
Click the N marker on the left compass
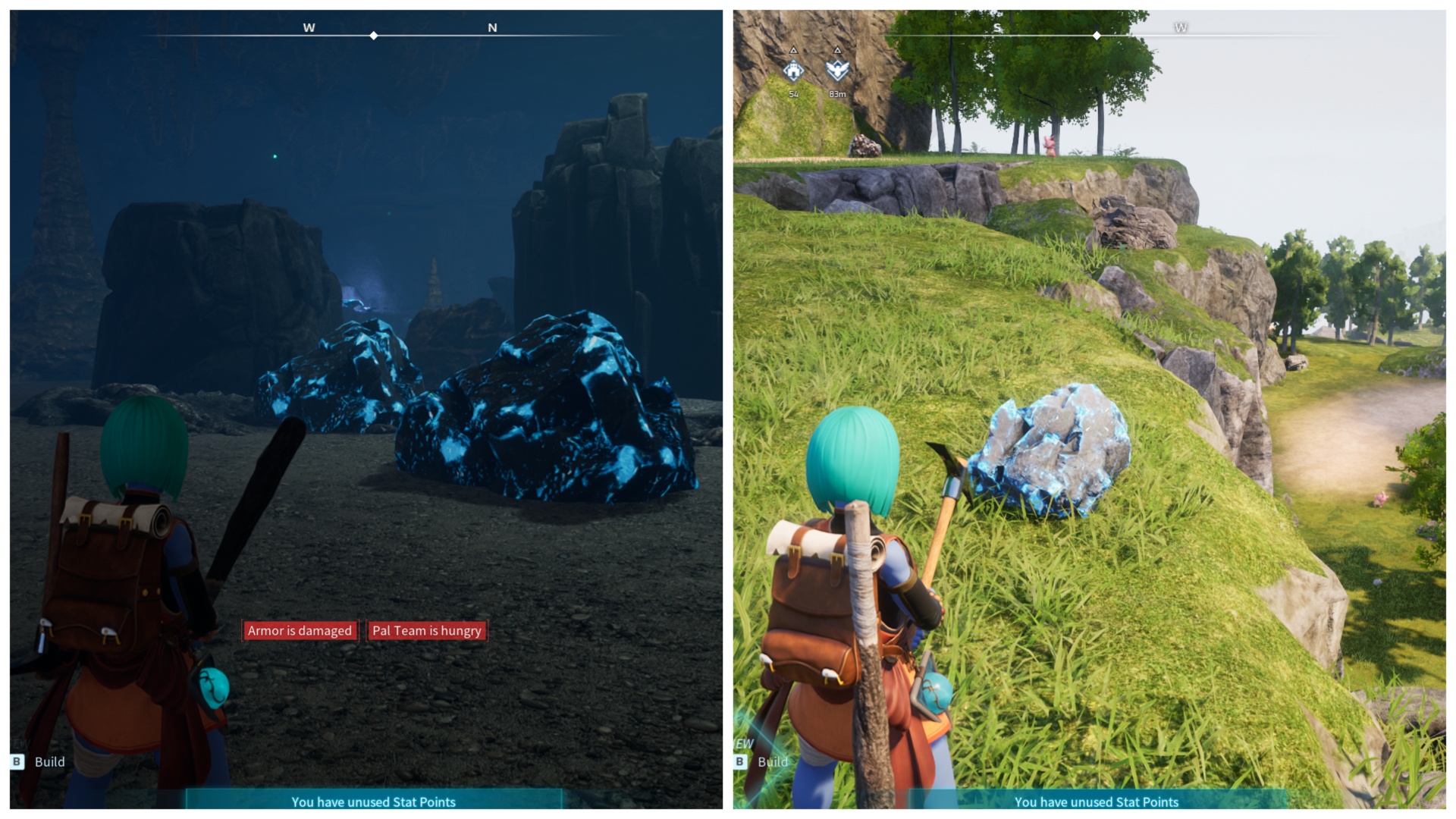pyautogui.click(x=493, y=27)
